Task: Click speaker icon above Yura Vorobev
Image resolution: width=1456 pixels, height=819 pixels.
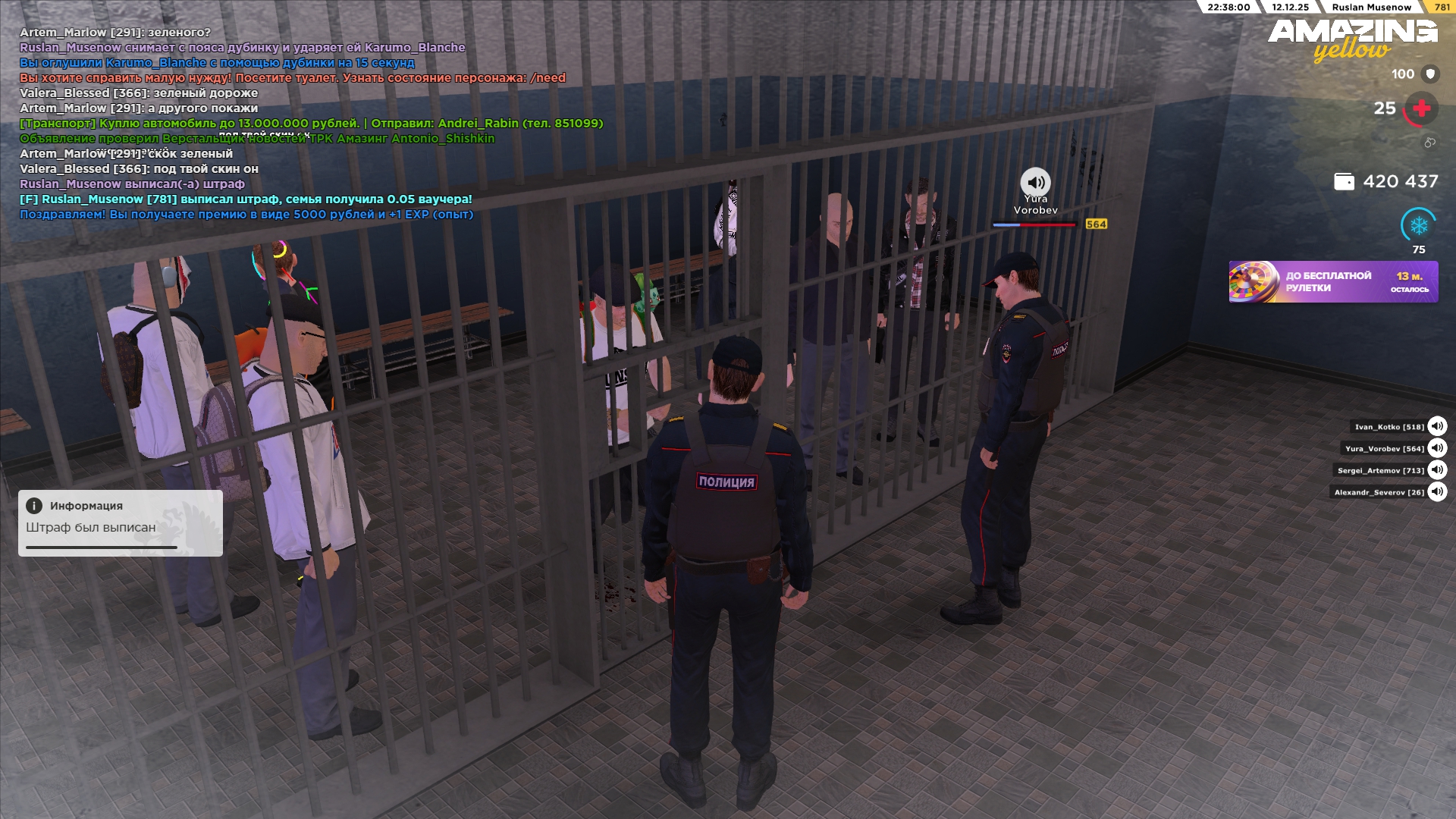Action: (1035, 183)
